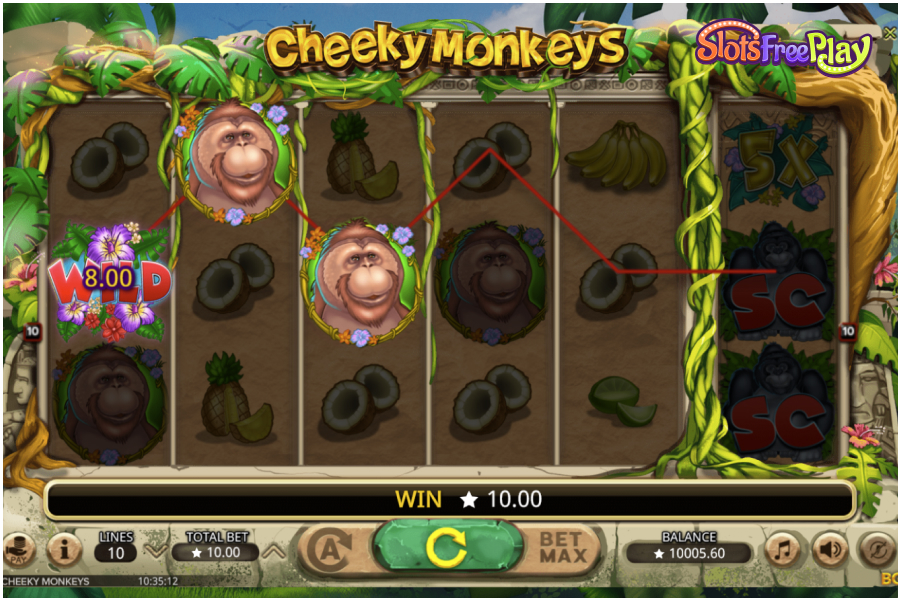The width and height of the screenshot is (900, 600).
Task: Spin the reels with the green button
Action: click(447, 547)
